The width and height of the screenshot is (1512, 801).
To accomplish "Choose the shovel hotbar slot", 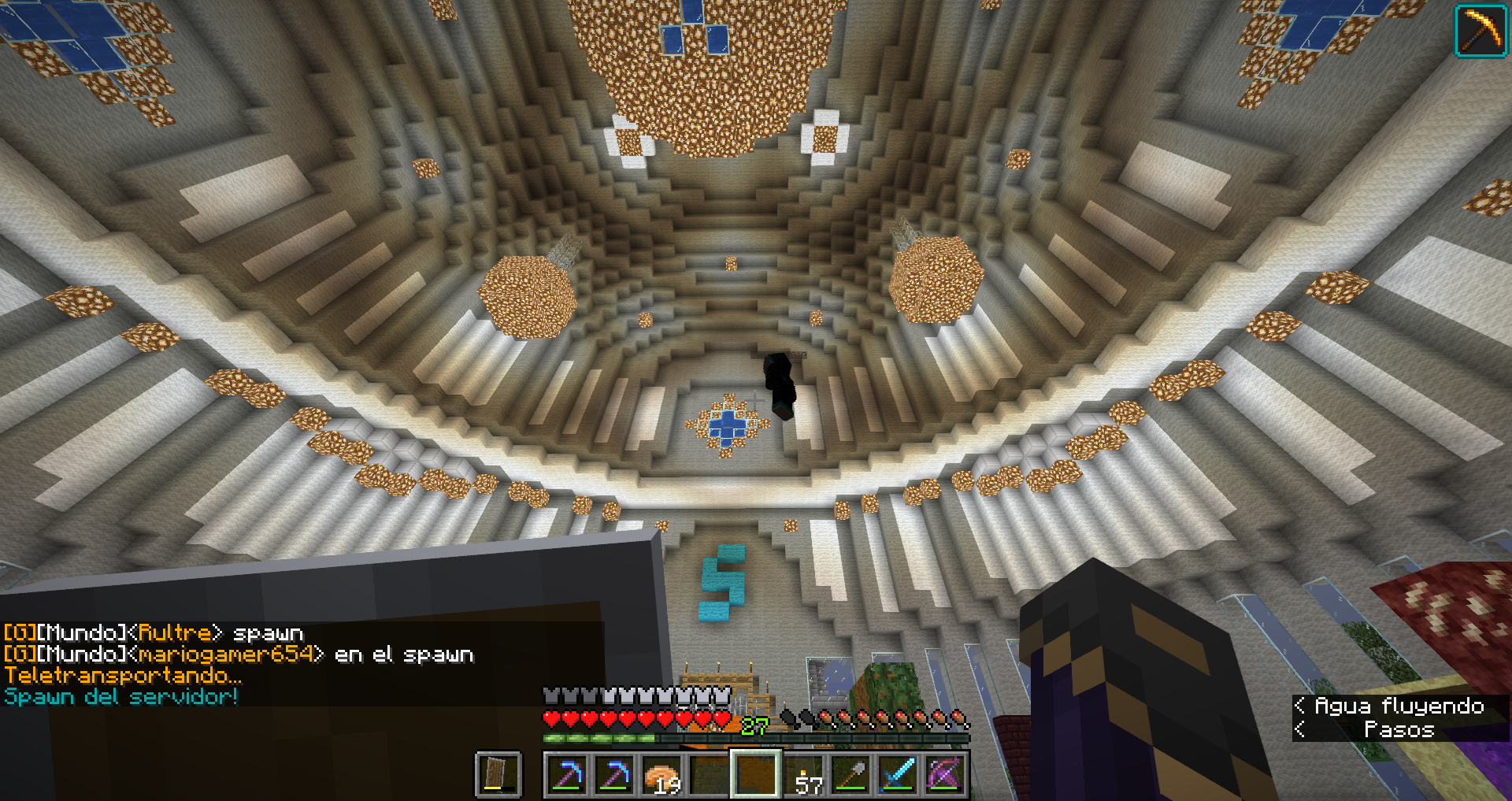I will [852, 775].
